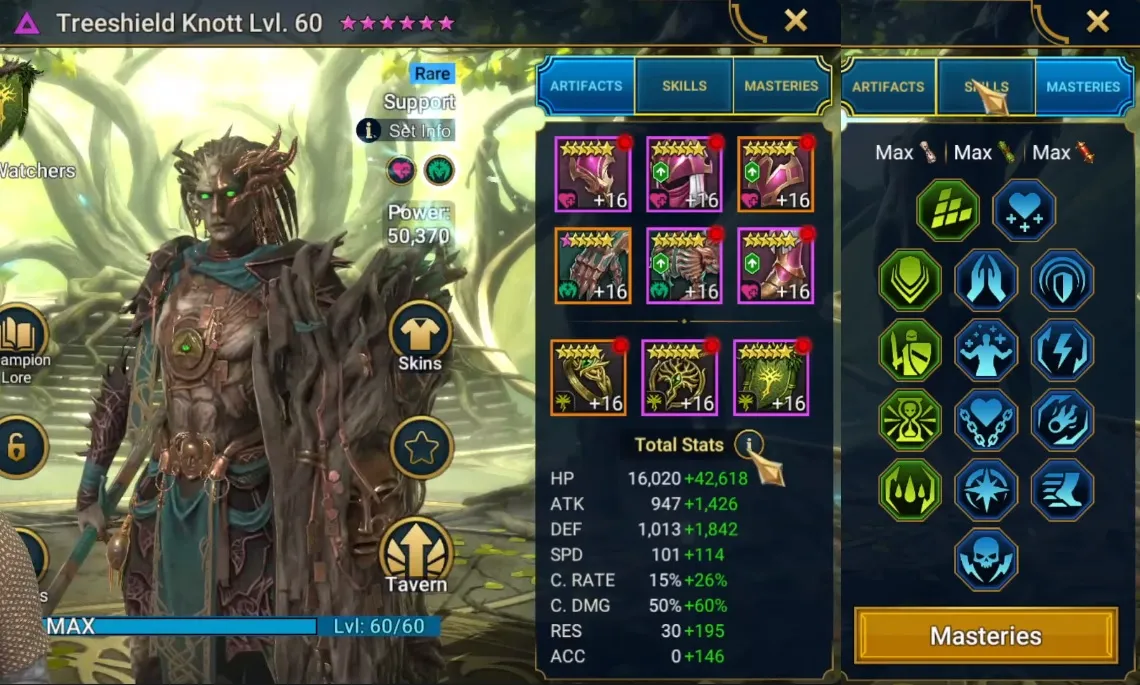Select the equipped amulet accessory slot
Screen dimensions: 1140x685
679,377
